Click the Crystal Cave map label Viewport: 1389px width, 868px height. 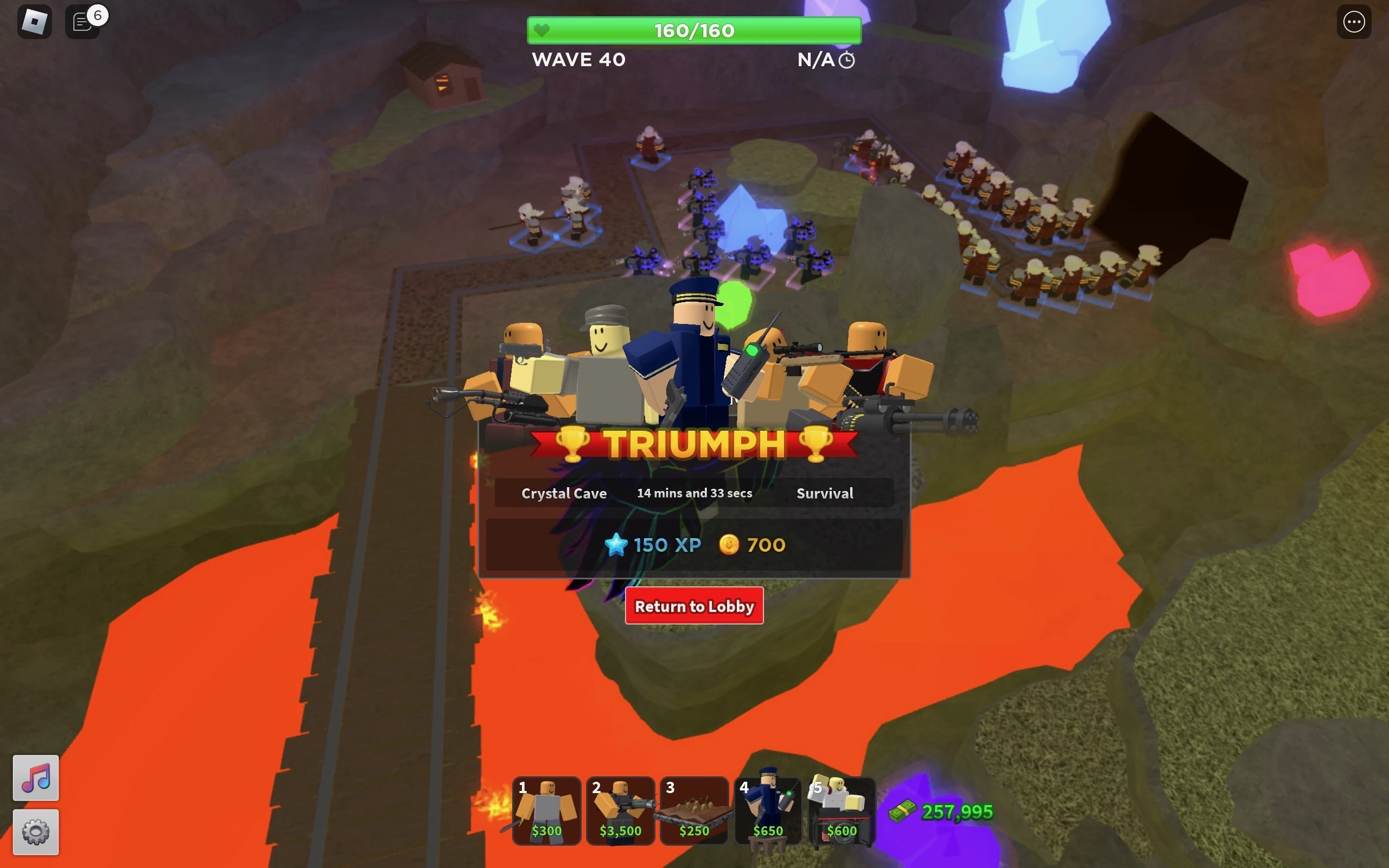tap(563, 493)
